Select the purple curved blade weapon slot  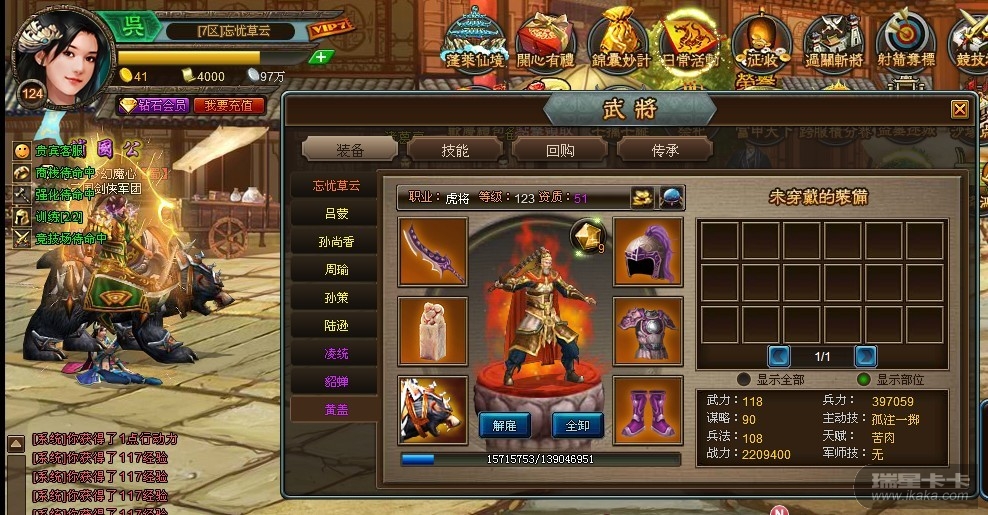point(433,251)
